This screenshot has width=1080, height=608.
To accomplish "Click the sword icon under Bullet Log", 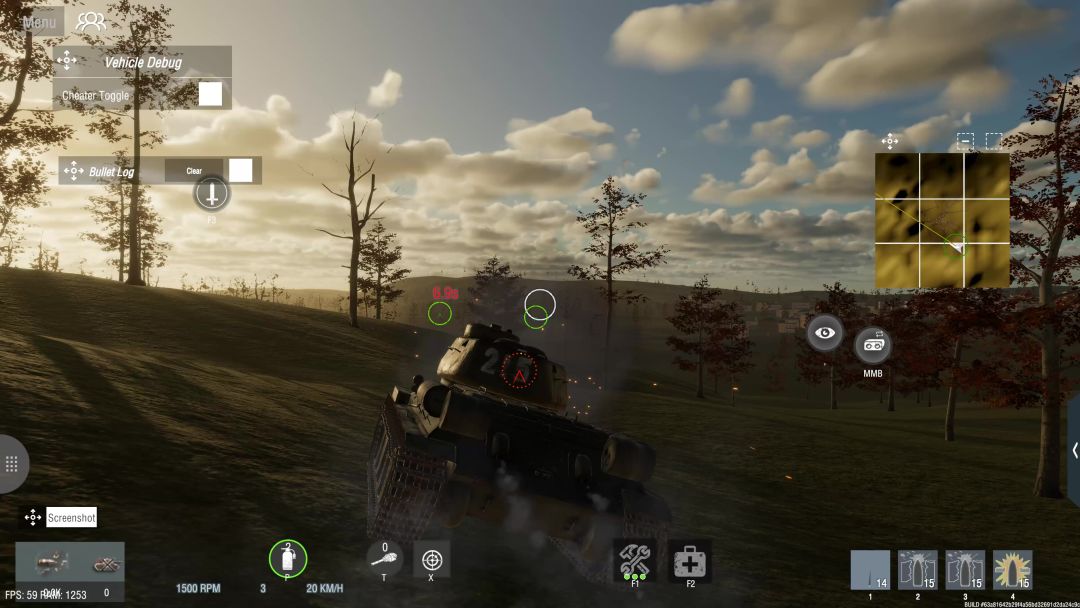I will pos(212,192).
